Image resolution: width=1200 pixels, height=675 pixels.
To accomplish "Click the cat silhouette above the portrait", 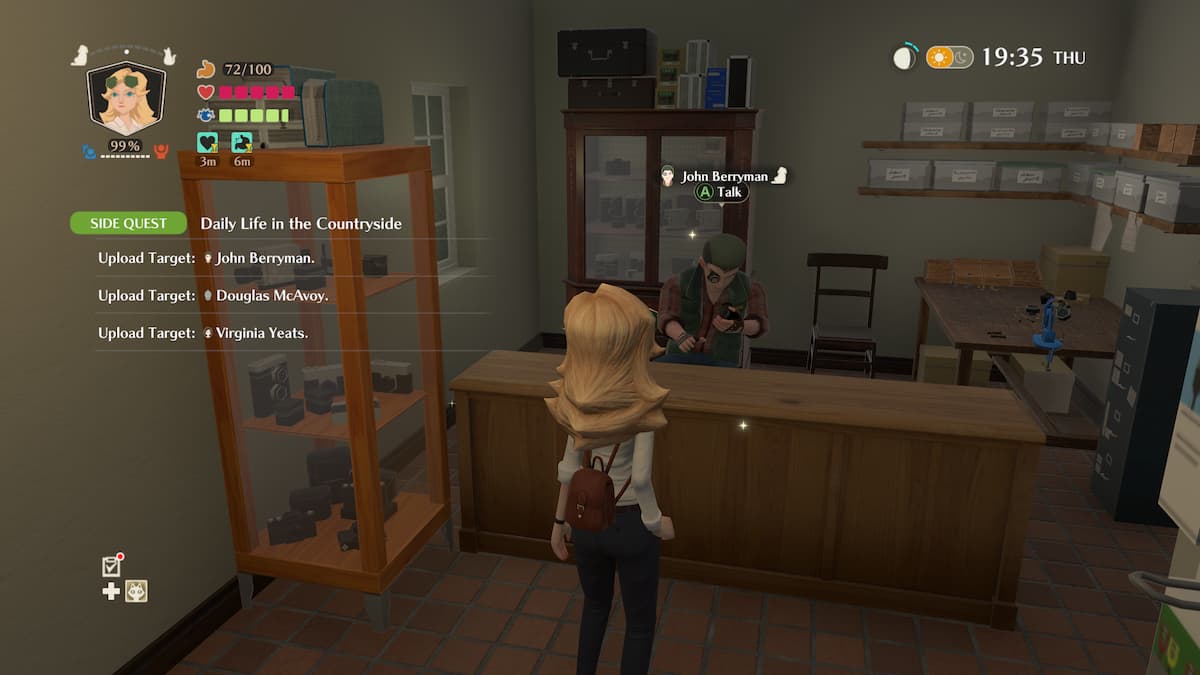I will (169, 55).
